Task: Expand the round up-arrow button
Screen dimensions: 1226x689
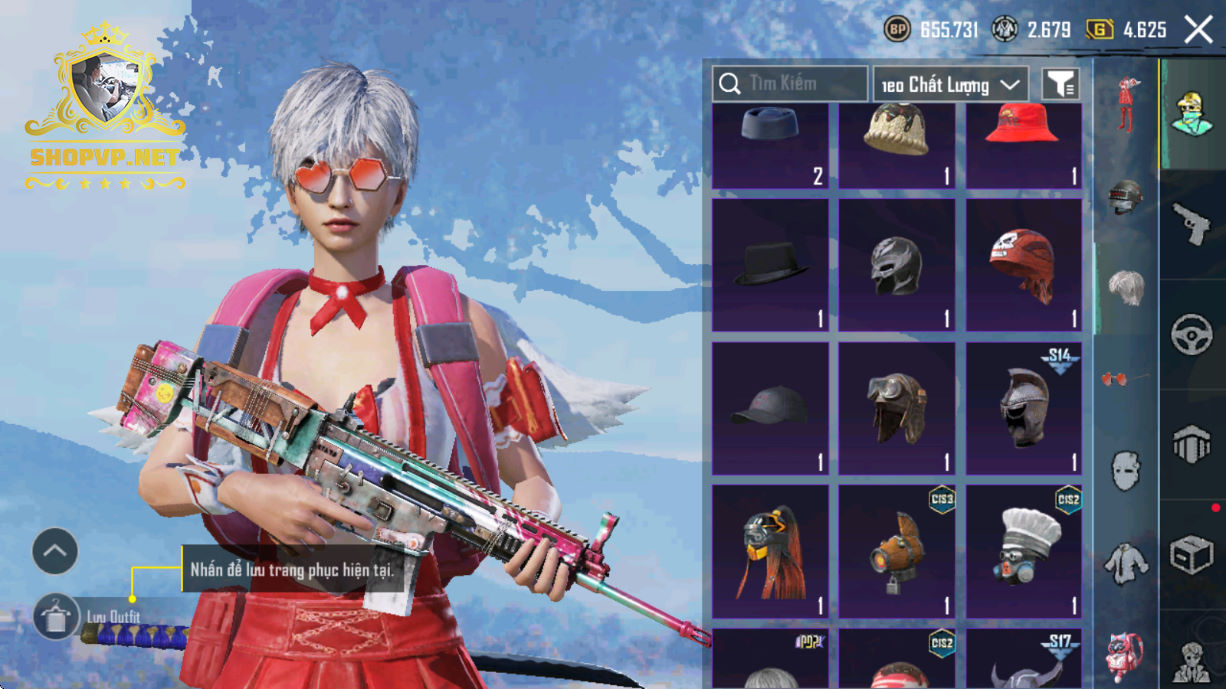Action: pos(55,551)
